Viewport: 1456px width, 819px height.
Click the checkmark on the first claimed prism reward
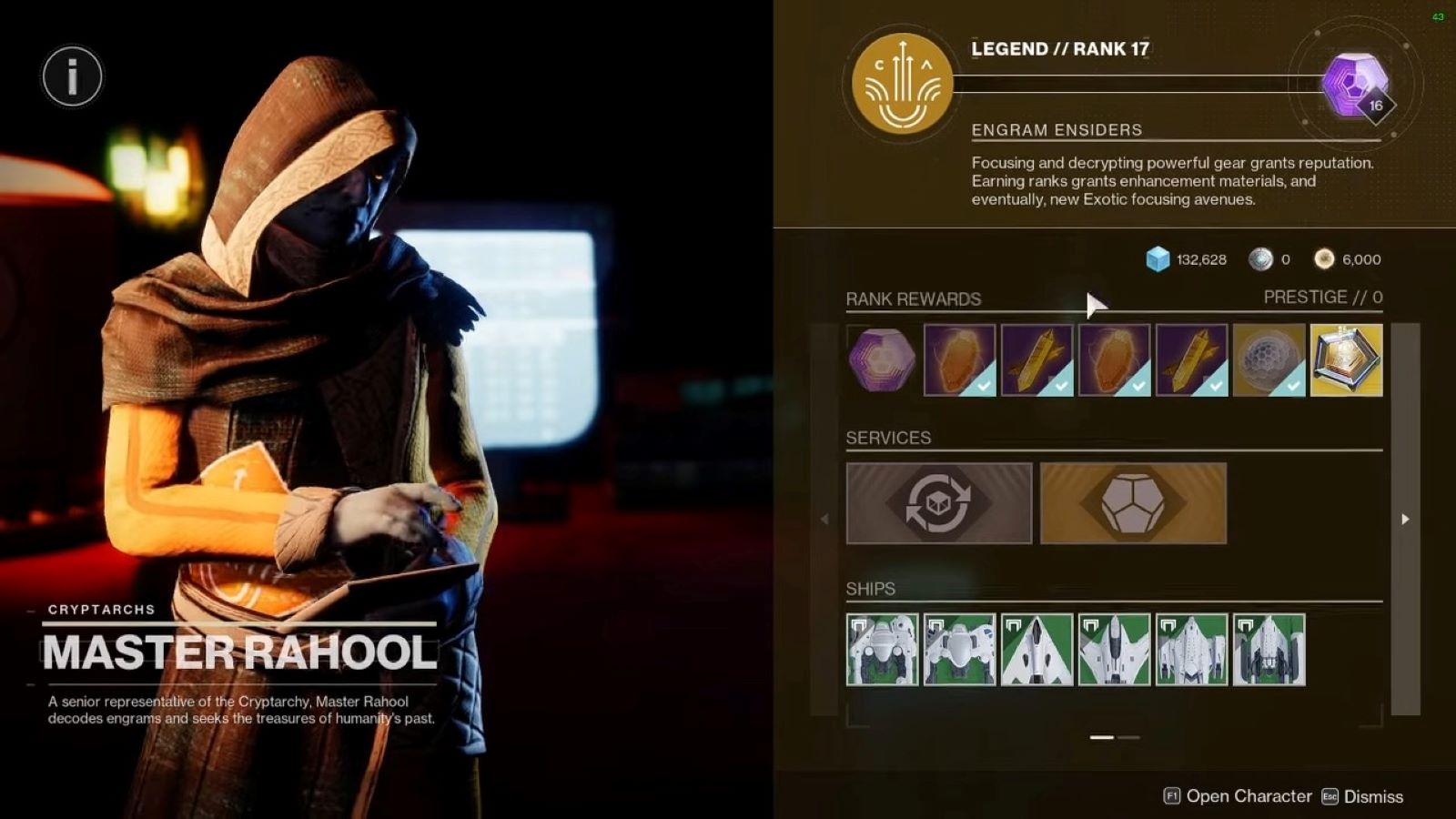[984, 387]
